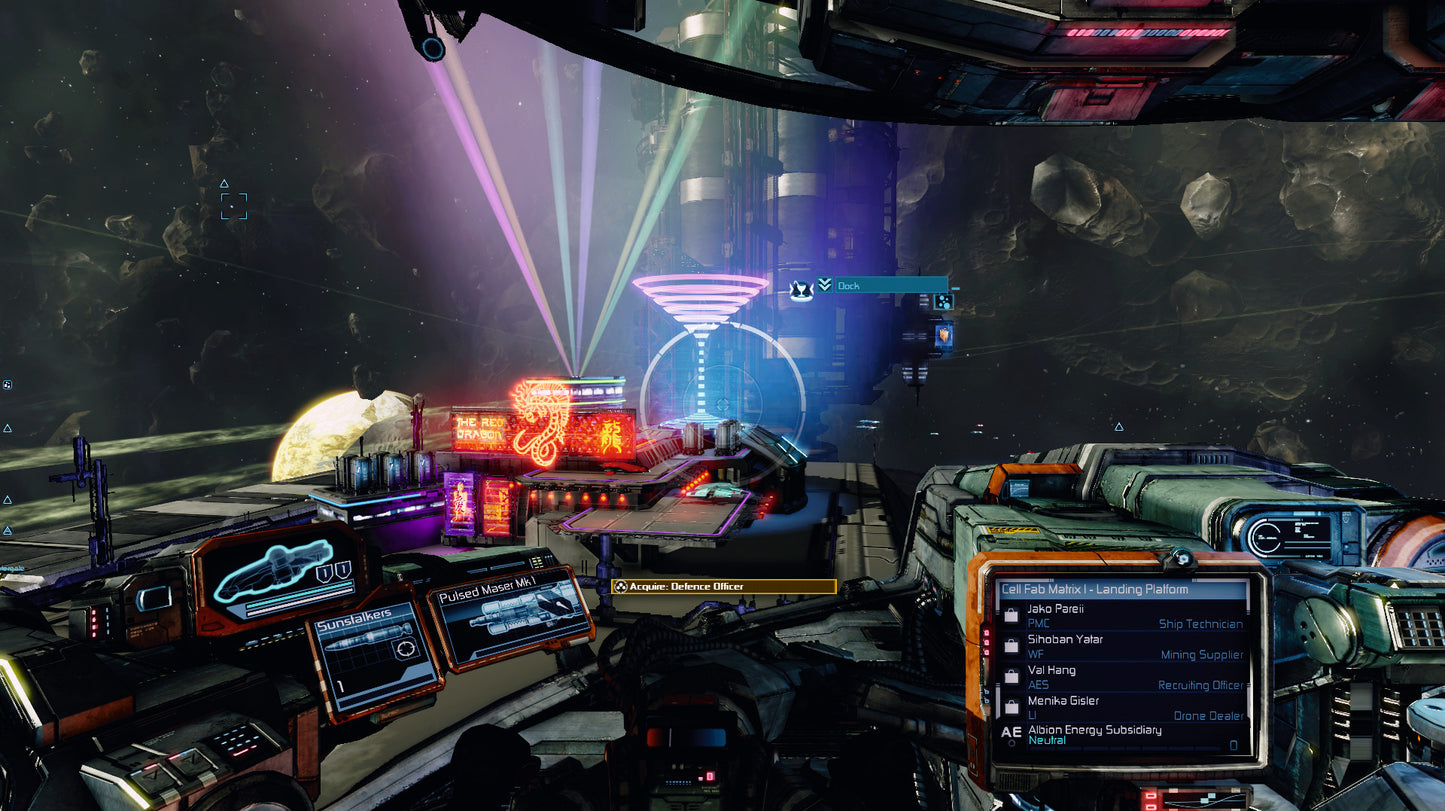
Task: Select the orange cargo crate icon
Action: coord(942,335)
